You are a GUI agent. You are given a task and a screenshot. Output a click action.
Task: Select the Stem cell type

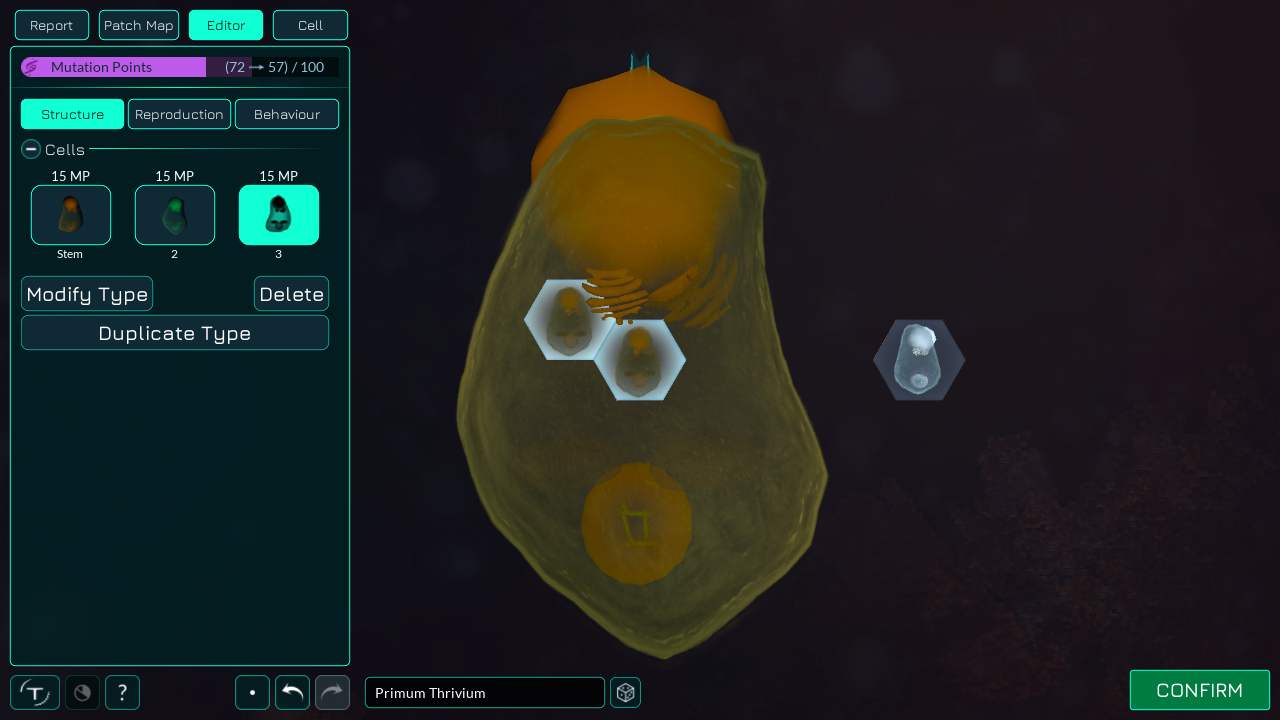point(71,215)
